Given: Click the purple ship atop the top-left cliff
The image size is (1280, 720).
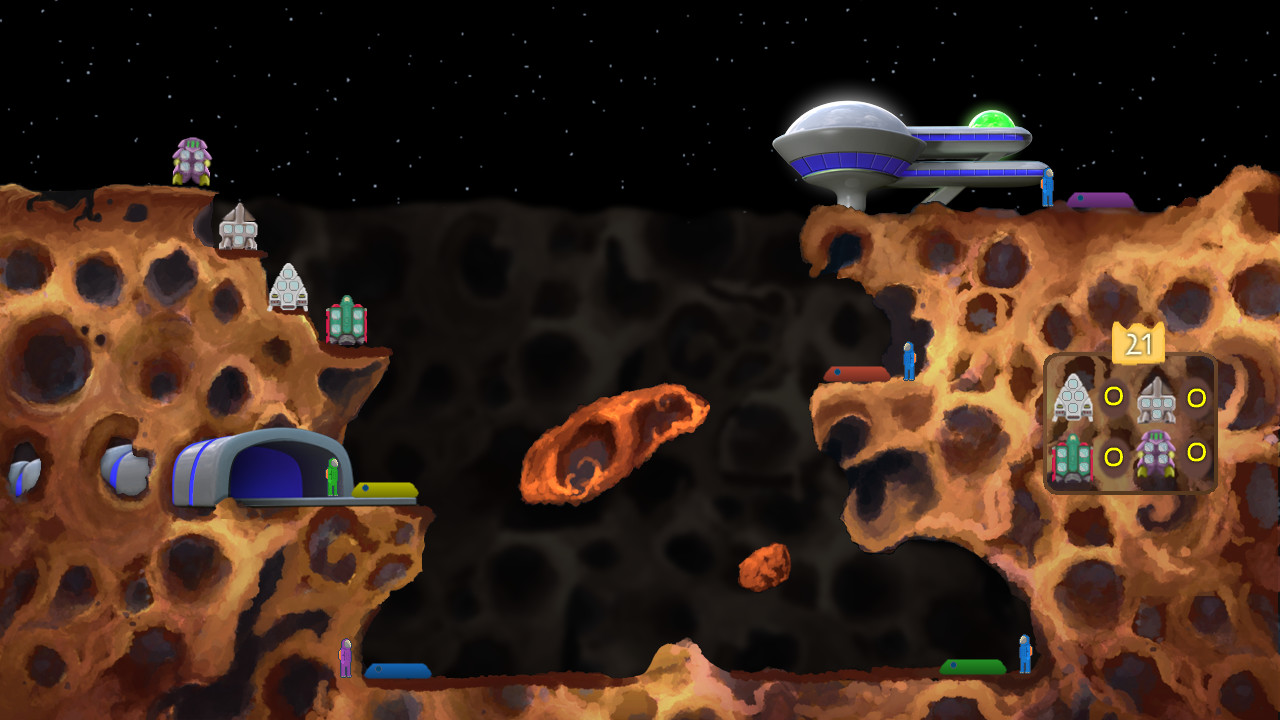Looking at the screenshot, I should coord(192,162).
